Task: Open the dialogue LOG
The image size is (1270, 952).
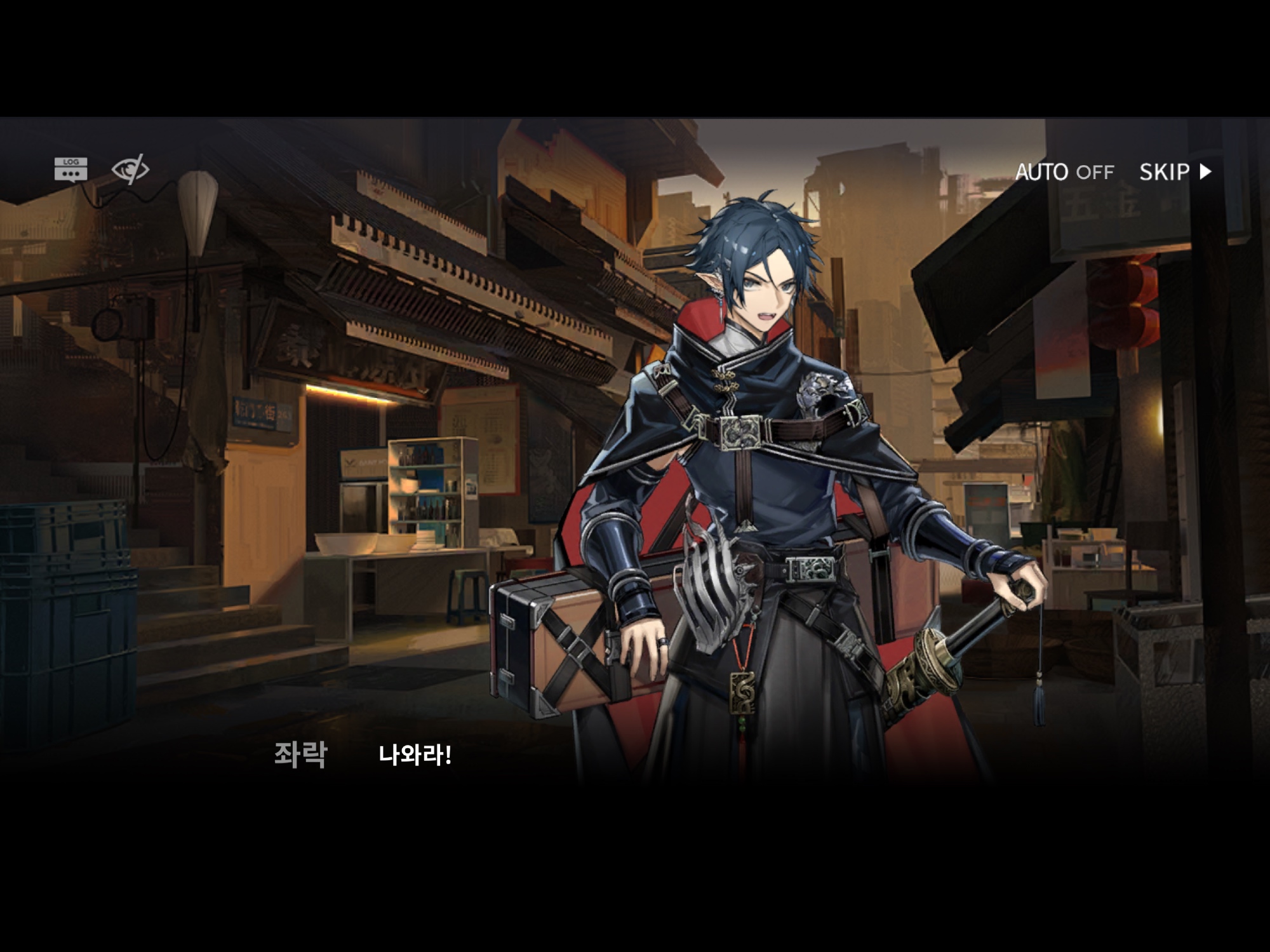Action: pyautogui.click(x=70, y=170)
